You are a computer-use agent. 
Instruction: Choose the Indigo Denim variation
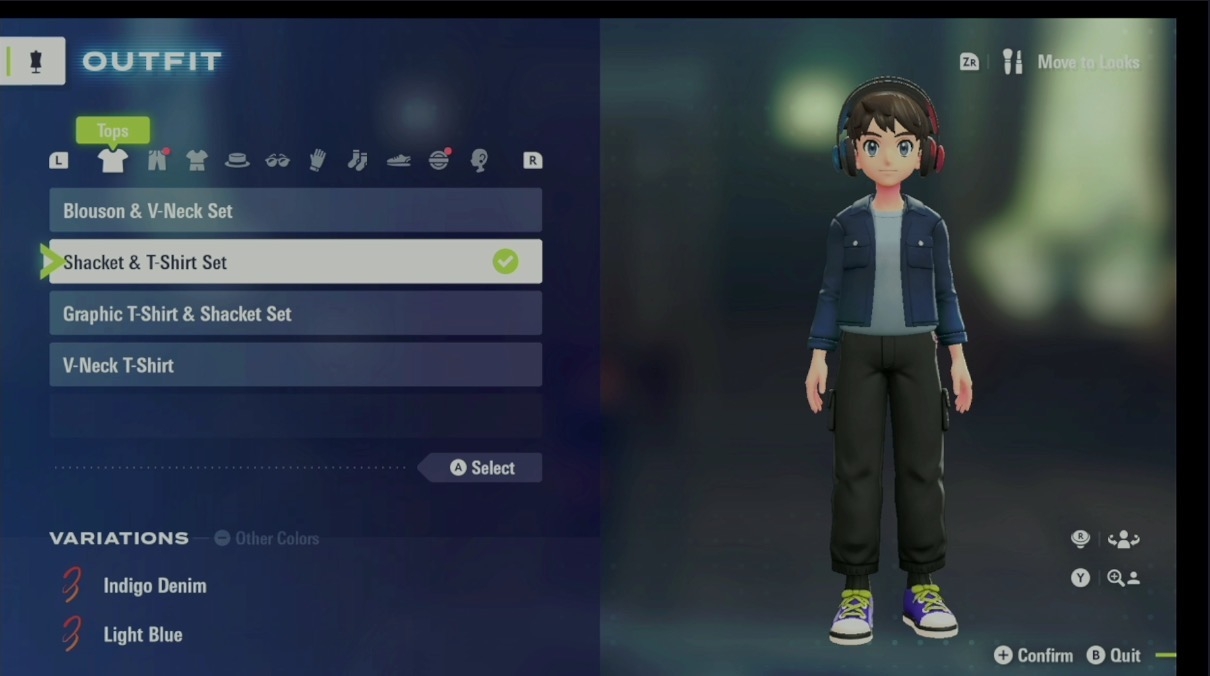click(x=154, y=586)
